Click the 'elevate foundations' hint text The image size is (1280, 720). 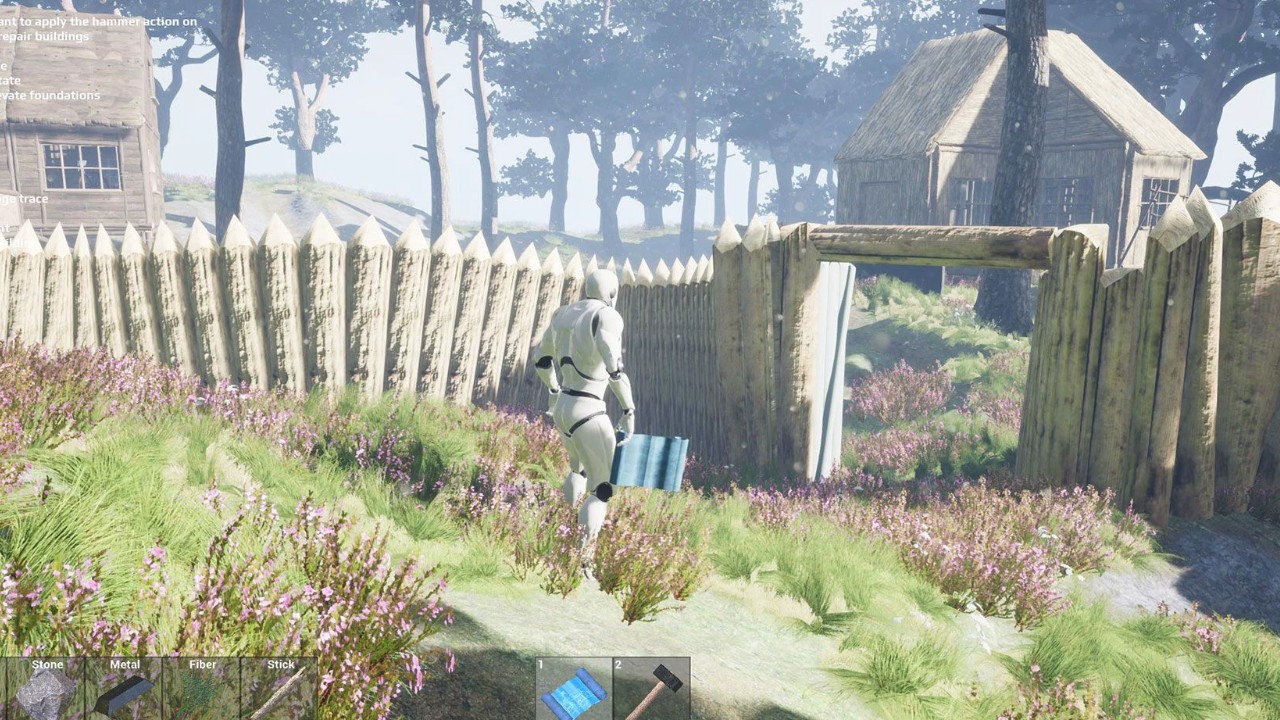(50, 95)
